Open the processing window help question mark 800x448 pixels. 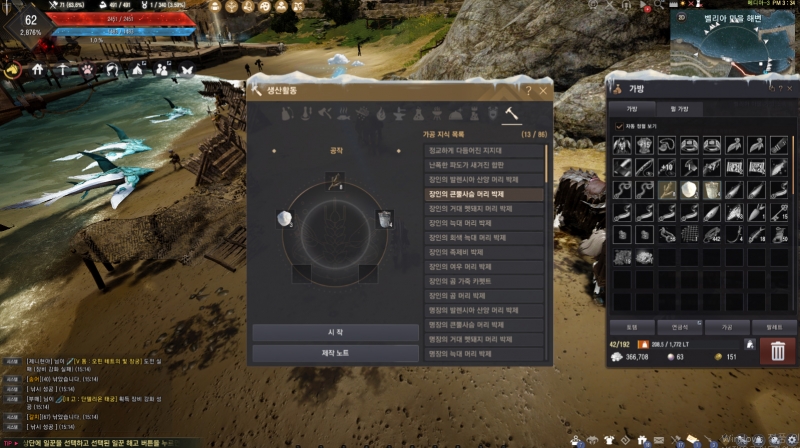click(530, 91)
